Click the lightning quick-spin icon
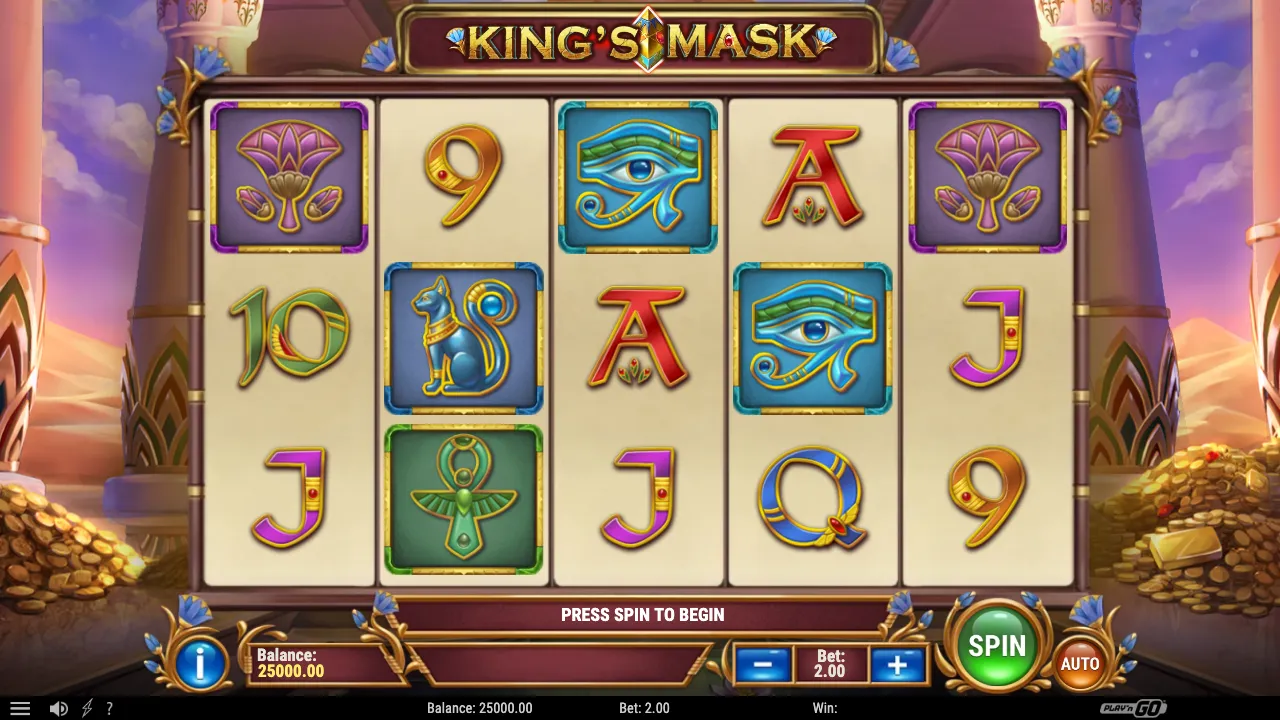This screenshot has height=720, width=1280. [86, 708]
